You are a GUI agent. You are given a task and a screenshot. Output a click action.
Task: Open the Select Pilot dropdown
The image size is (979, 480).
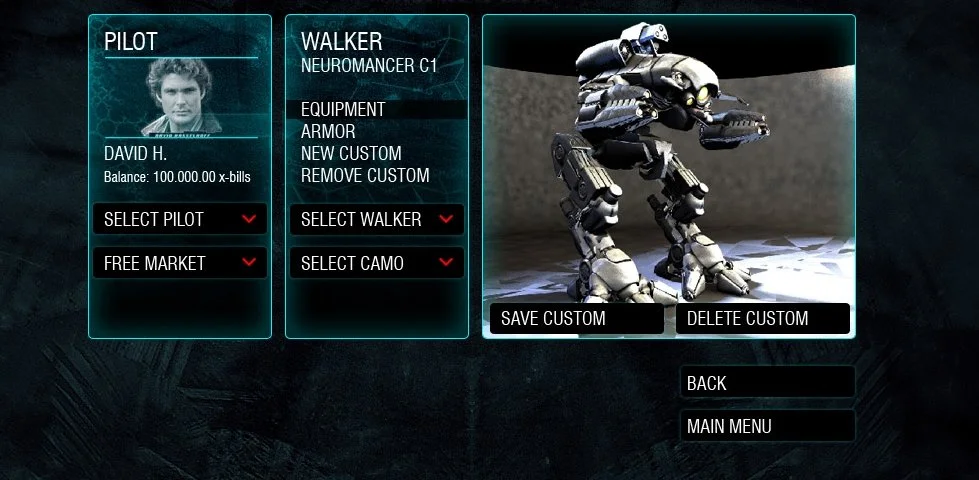180,219
